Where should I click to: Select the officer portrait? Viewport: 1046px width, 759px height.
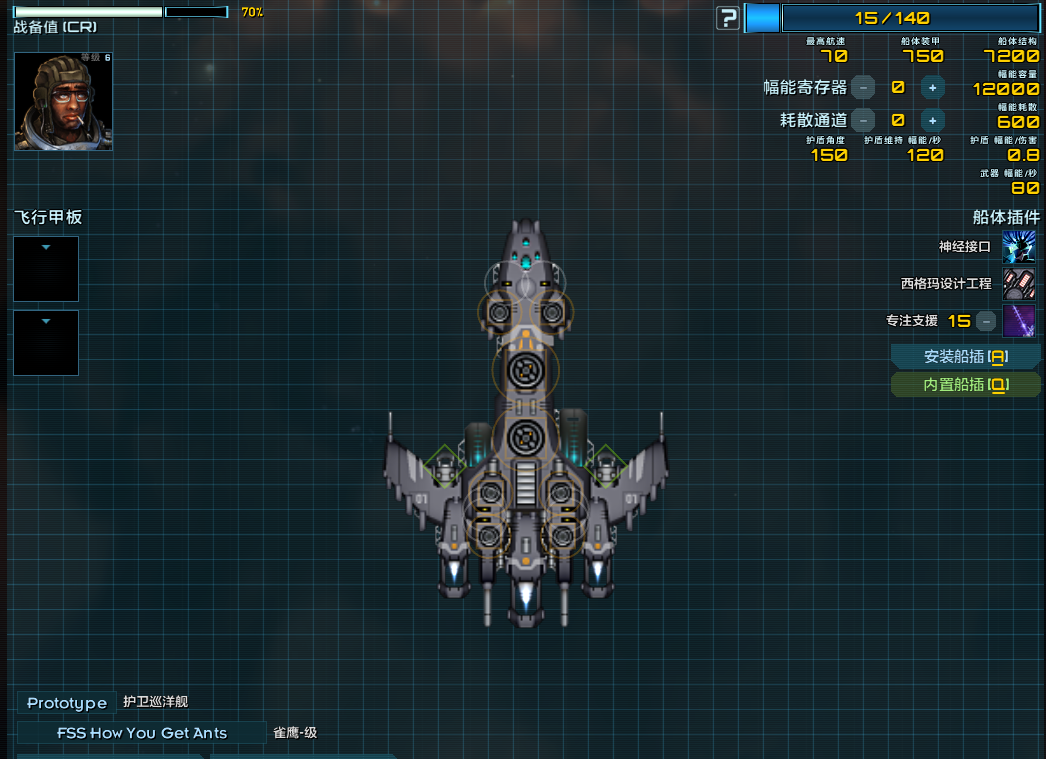[63, 101]
